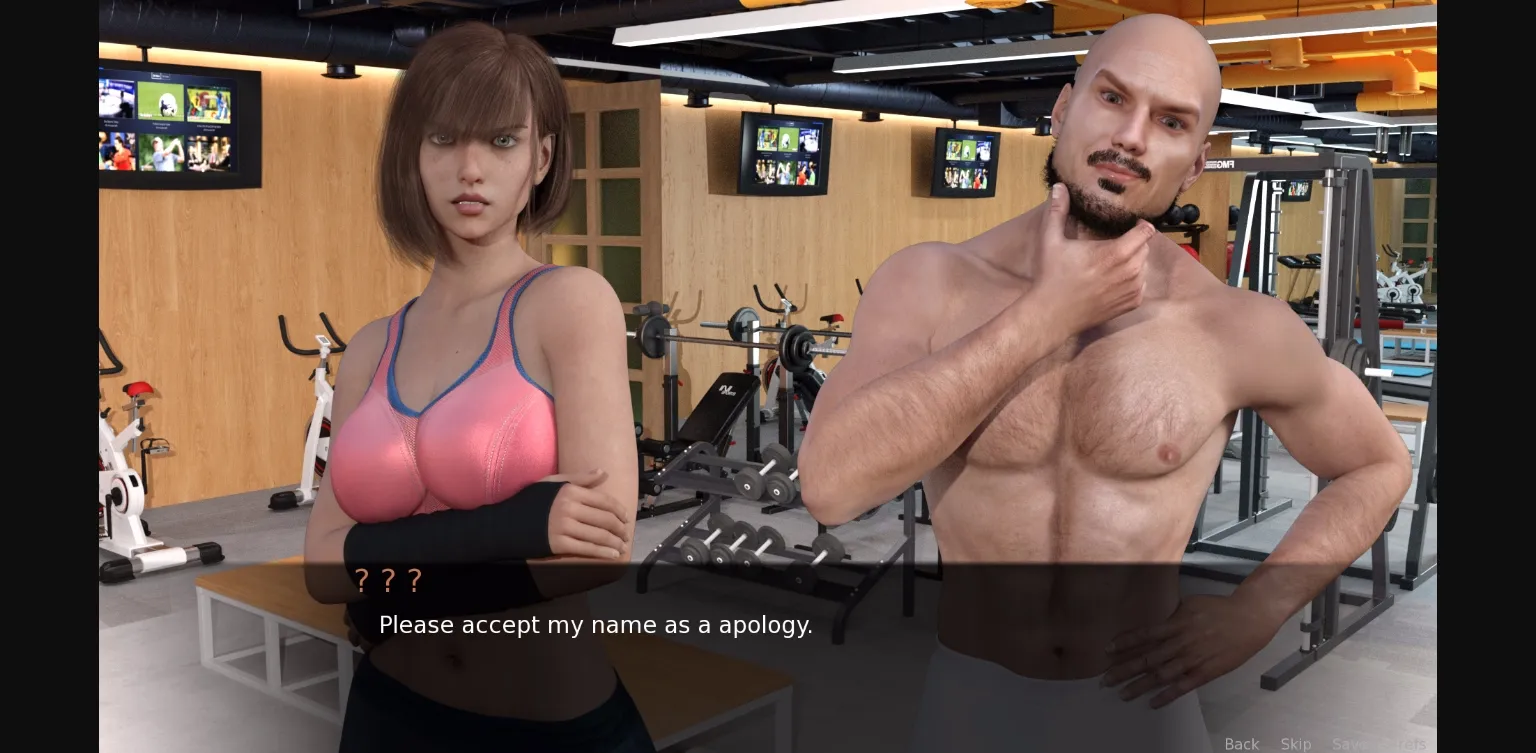Open the Save screen

pyautogui.click(x=1348, y=743)
